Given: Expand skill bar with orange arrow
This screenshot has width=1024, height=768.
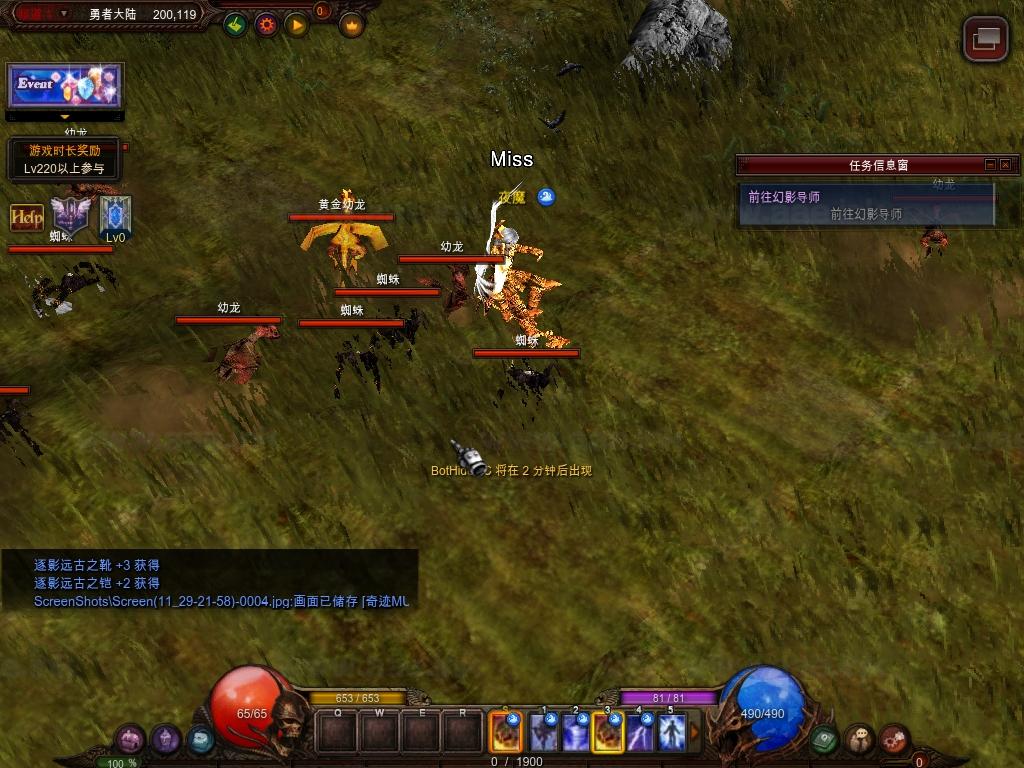Looking at the screenshot, I should [x=696, y=733].
